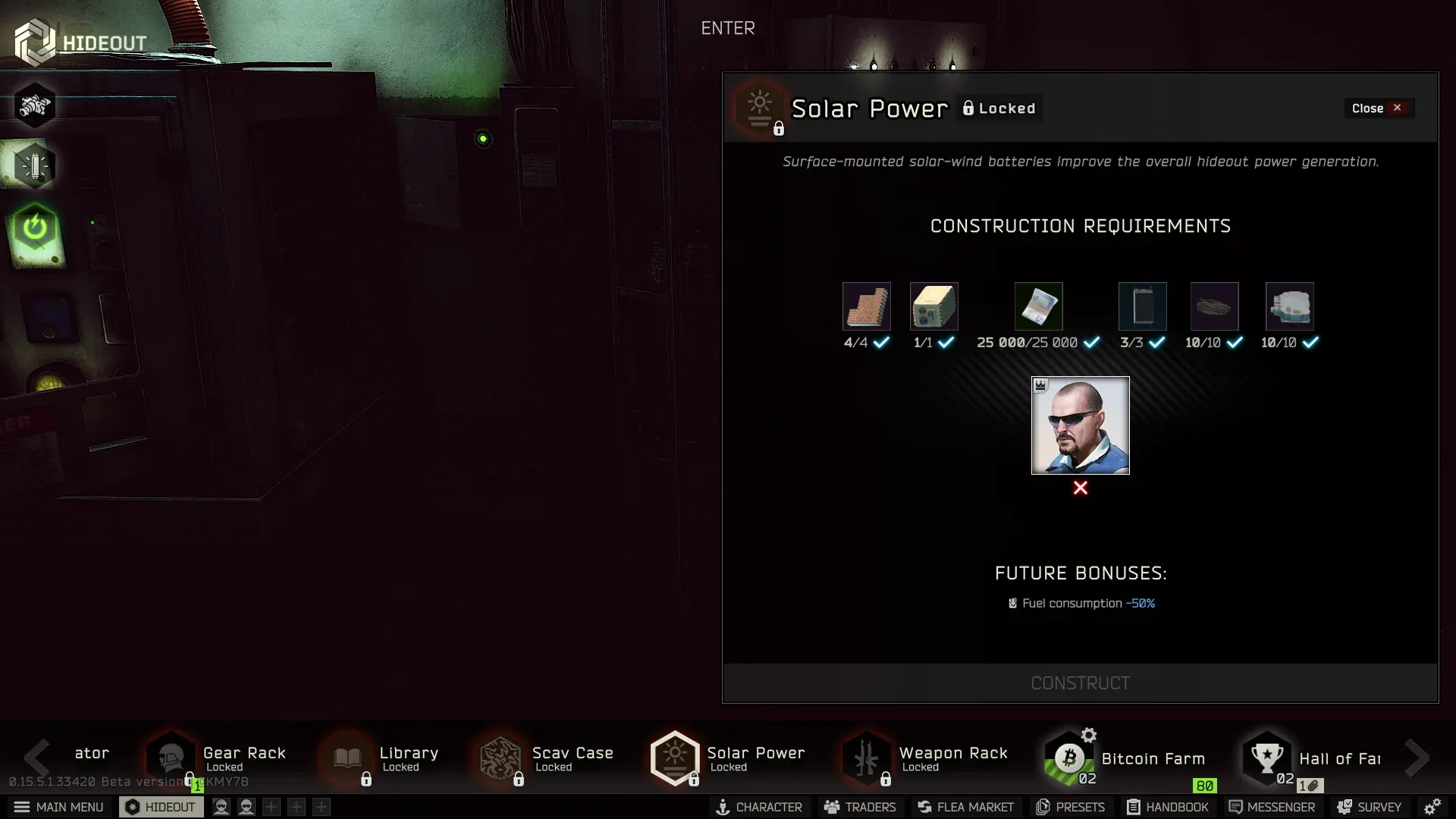1456x819 pixels.
Task: Open the Bitcoin Farm settings gear
Action: (x=1088, y=735)
